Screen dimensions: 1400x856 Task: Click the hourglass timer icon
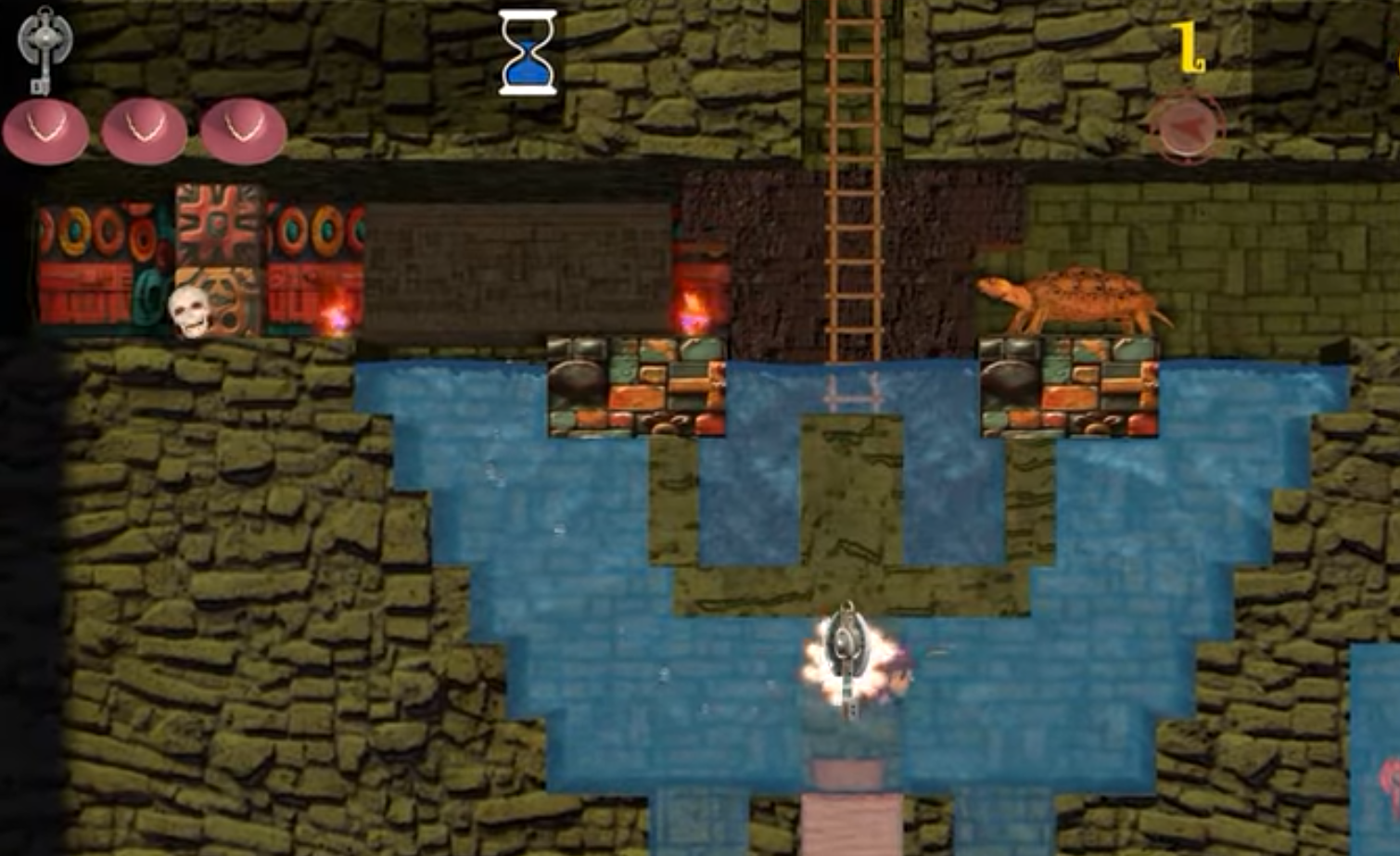[x=528, y=53]
